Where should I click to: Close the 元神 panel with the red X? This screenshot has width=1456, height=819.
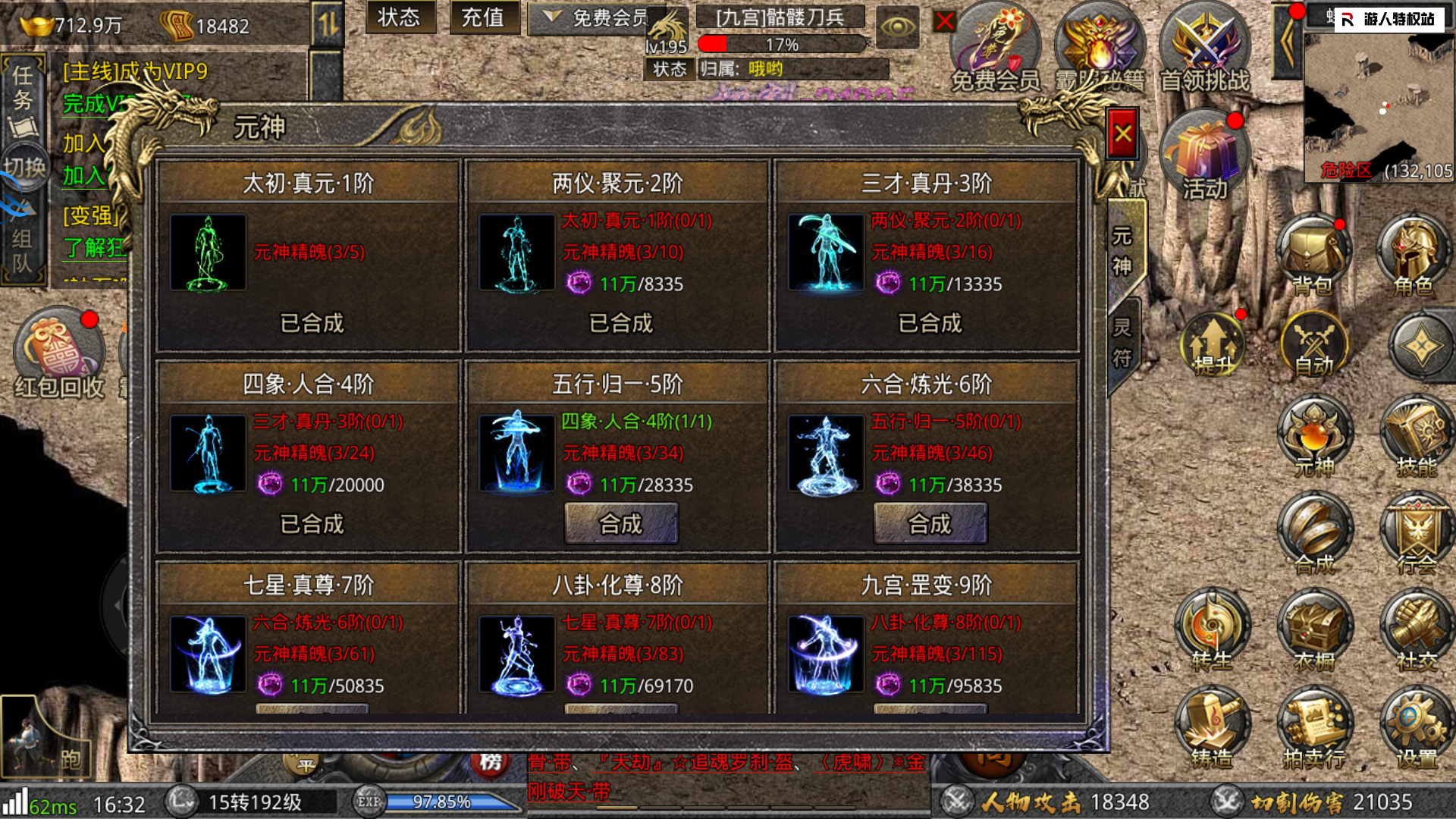tap(1122, 135)
